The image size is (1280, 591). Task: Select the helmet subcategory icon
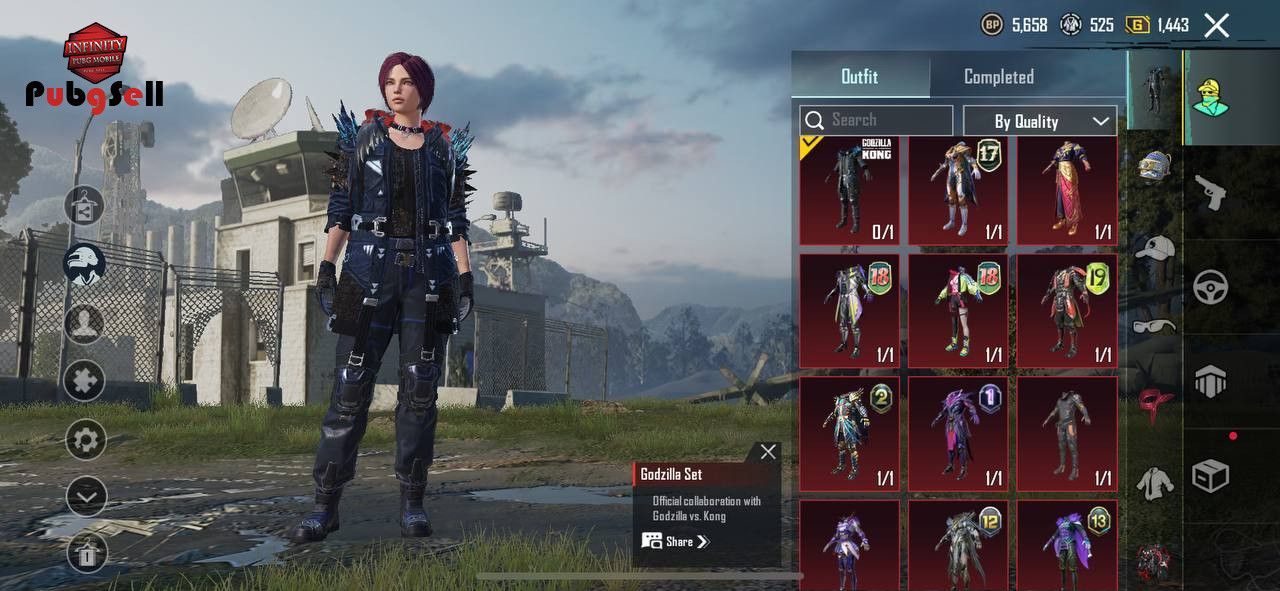(x=1155, y=166)
